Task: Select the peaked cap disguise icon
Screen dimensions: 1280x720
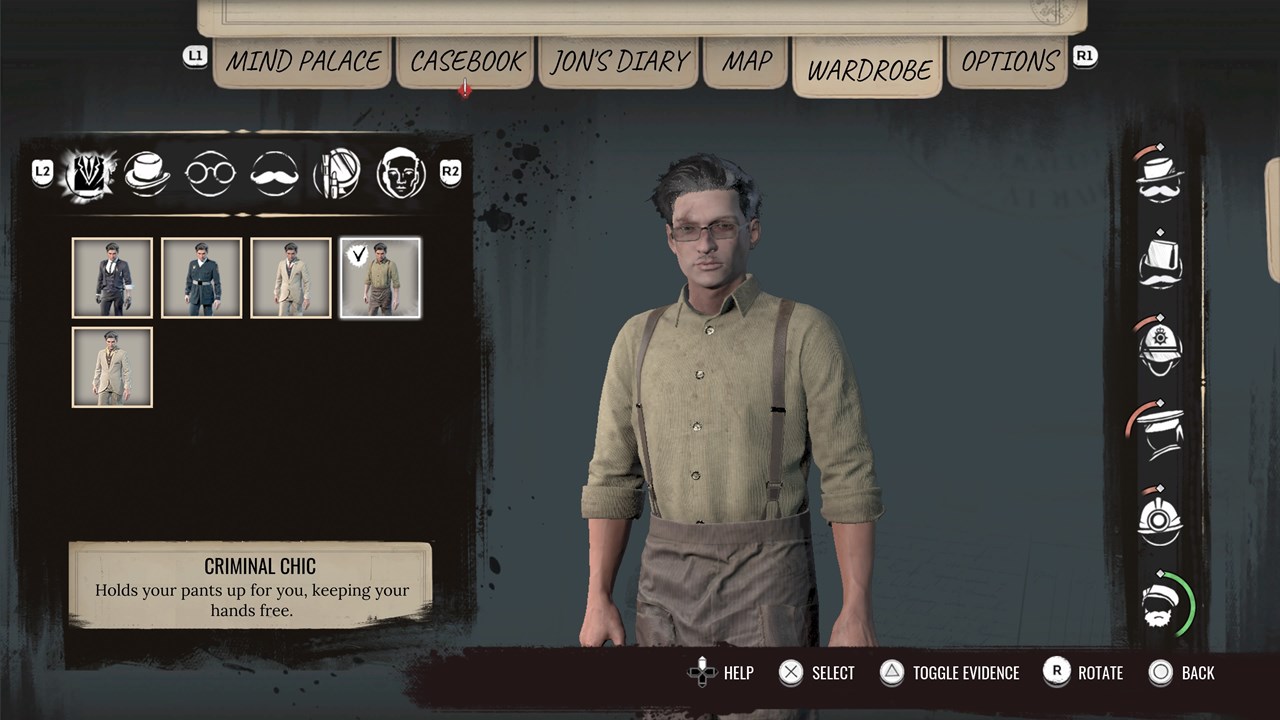Action: 1160,432
